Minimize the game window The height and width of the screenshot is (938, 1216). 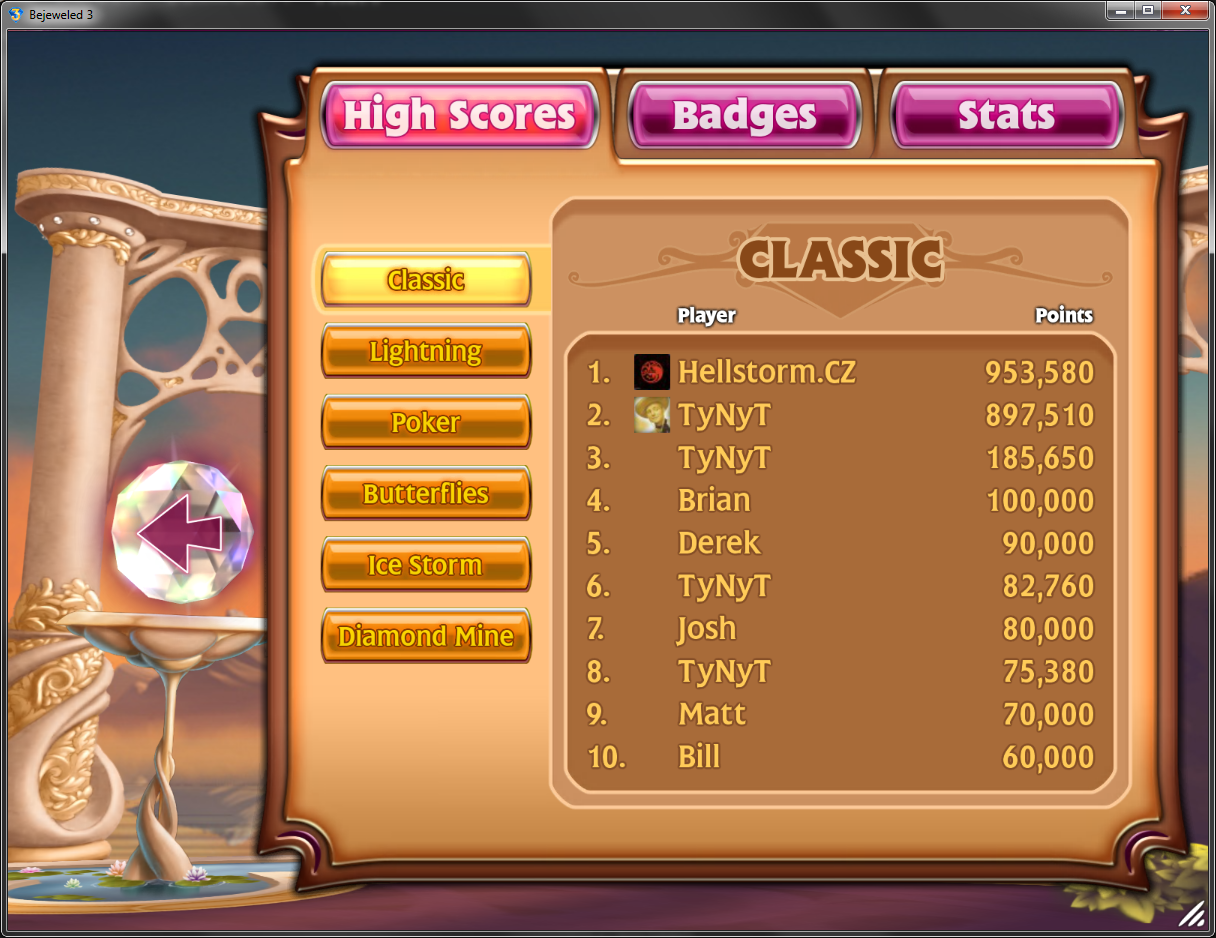tap(1120, 10)
